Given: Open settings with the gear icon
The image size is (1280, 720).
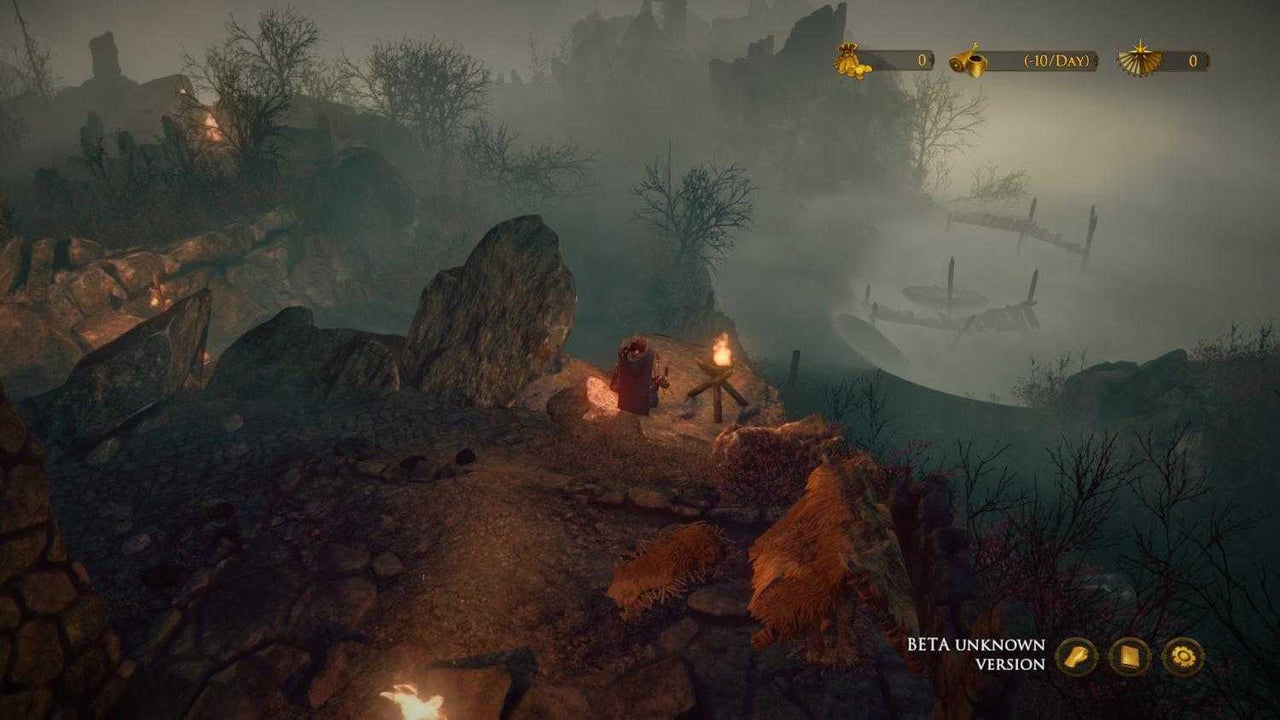Looking at the screenshot, I should (1181, 656).
